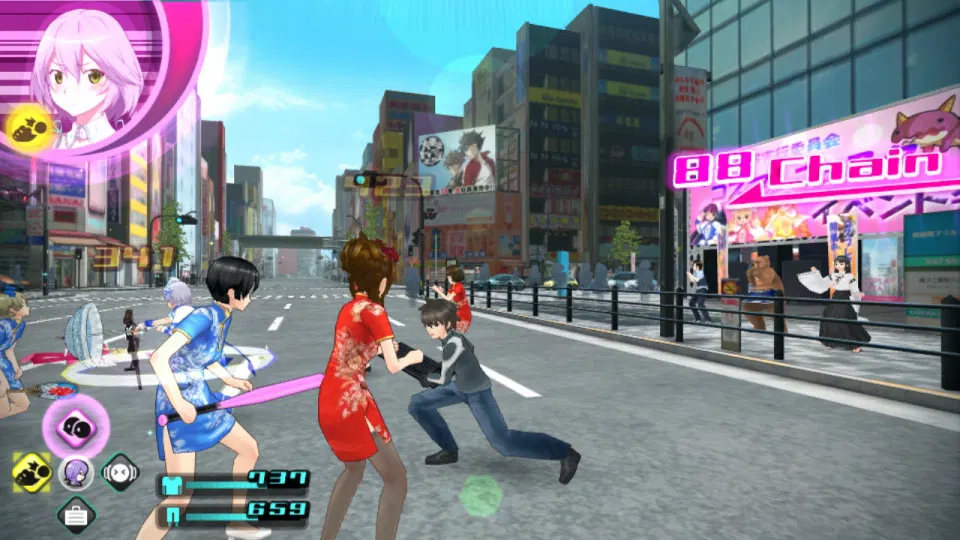
Task: Click the yellow fist badge beside partner portrait
Action: pyautogui.click(x=25, y=125)
